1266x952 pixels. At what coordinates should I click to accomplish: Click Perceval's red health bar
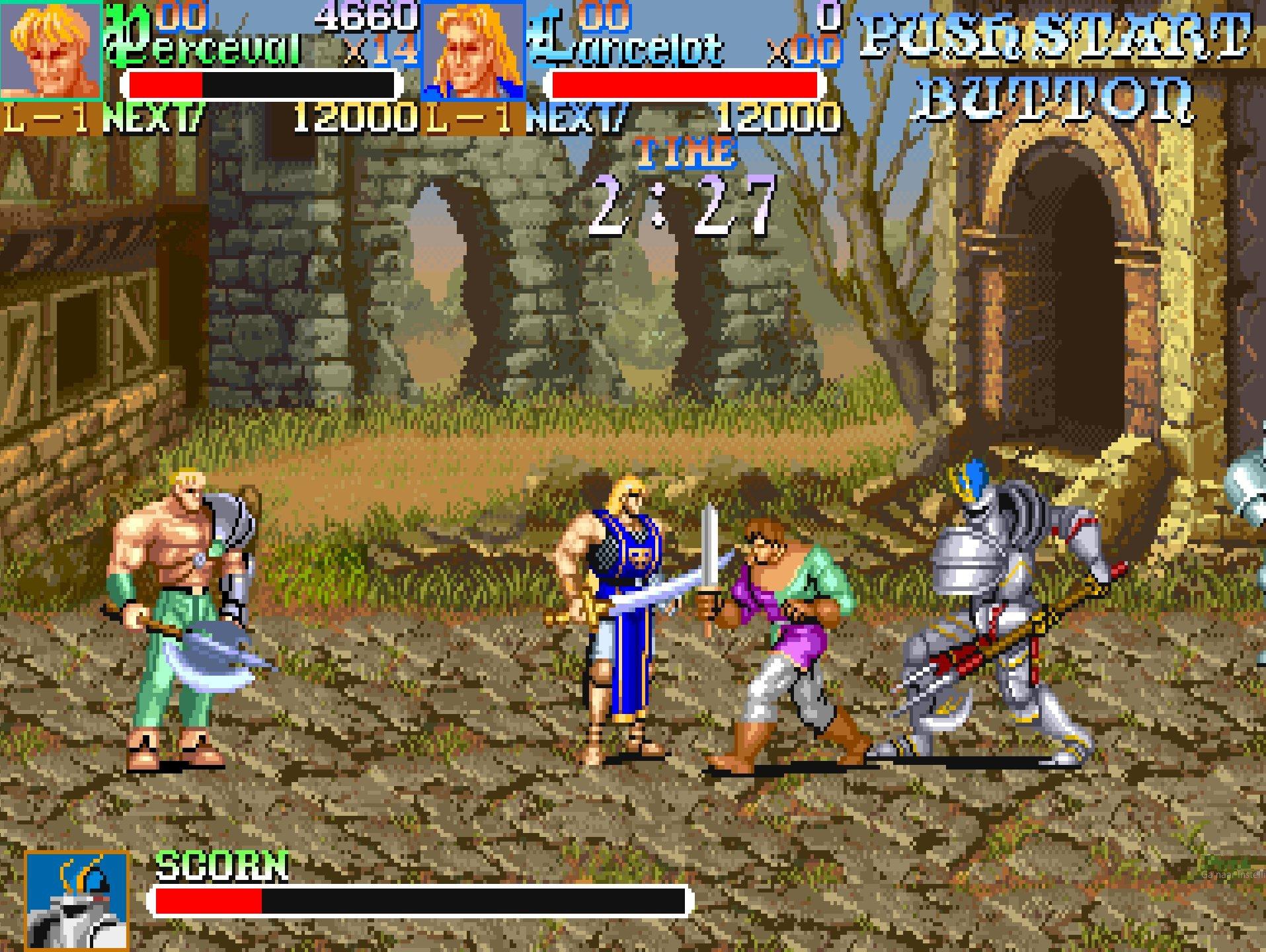165,84
